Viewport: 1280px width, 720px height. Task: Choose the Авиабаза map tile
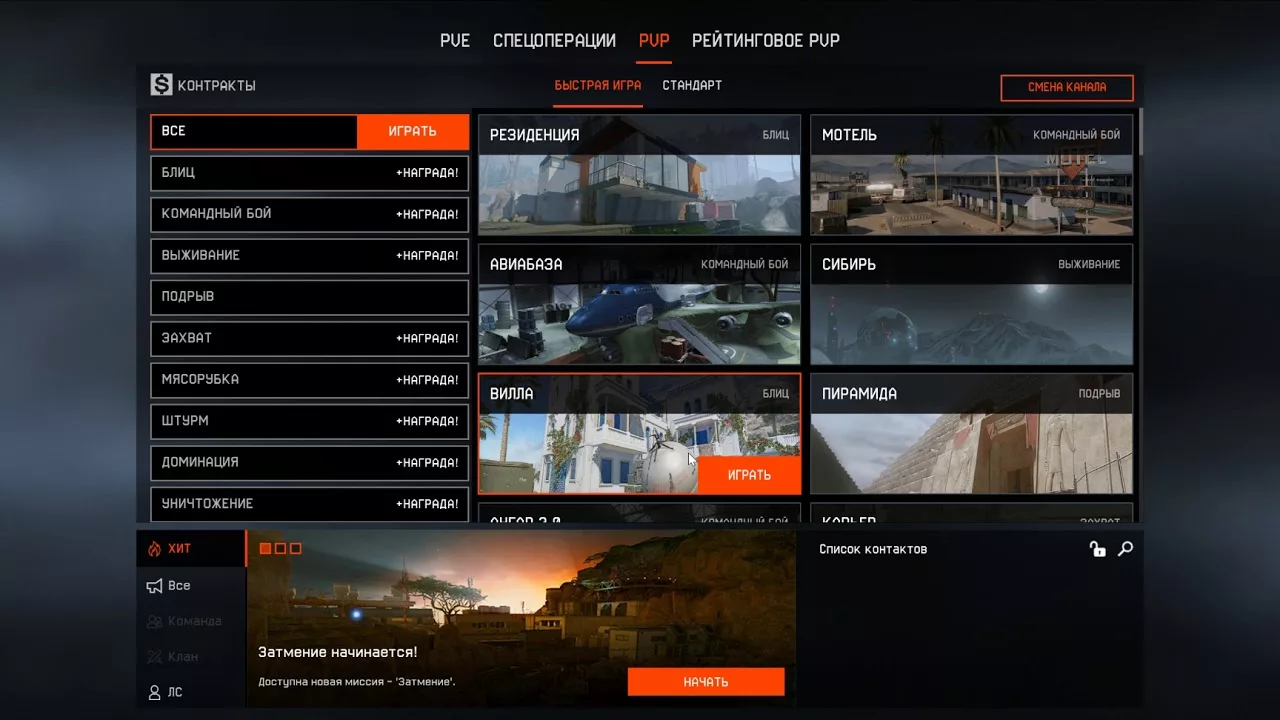coord(639,304)
